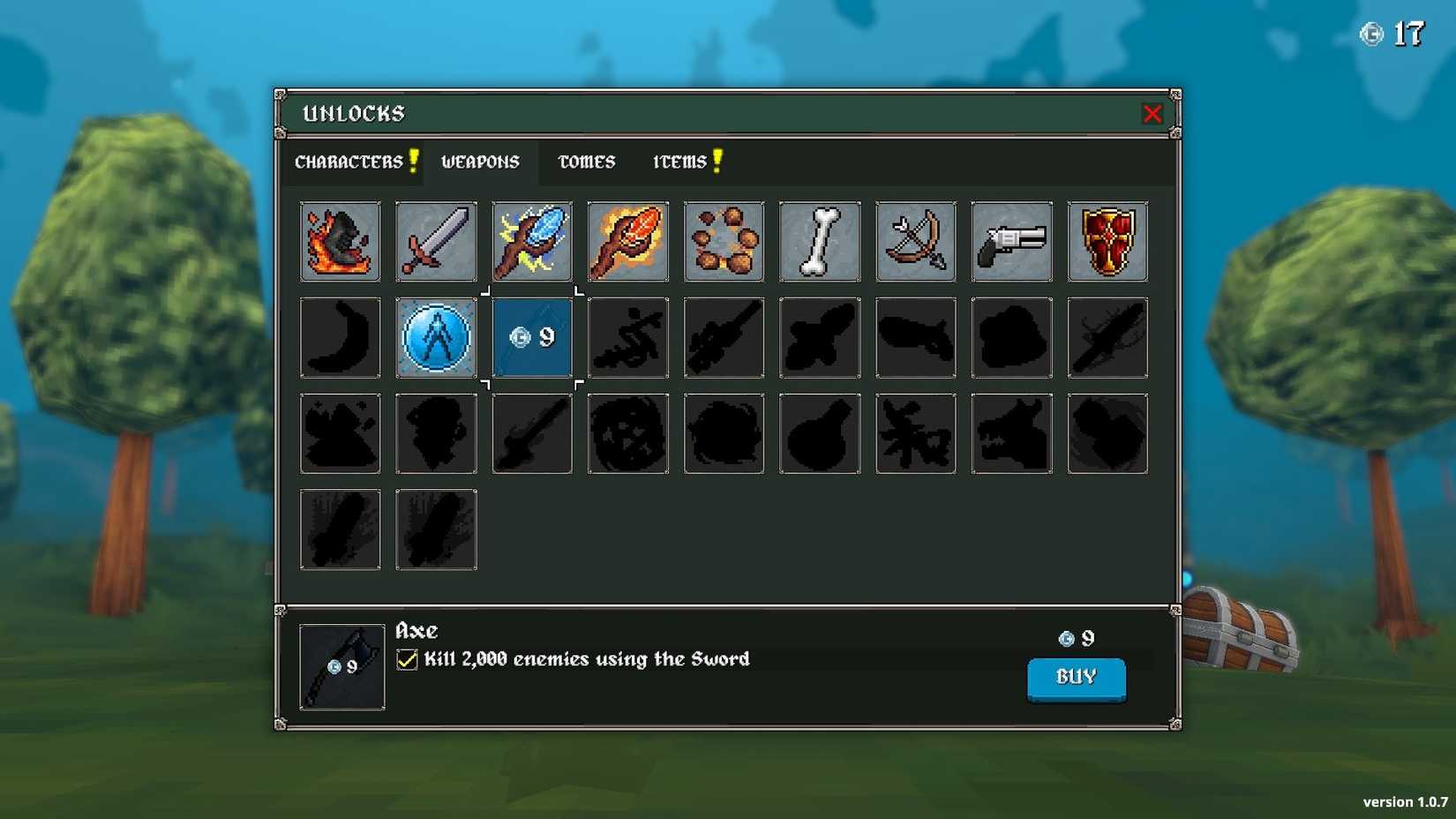Screen dimensions: 1456x819
Task: Select a locked shadowed weapon in the bottom row
Action: [x=340, y=529]
